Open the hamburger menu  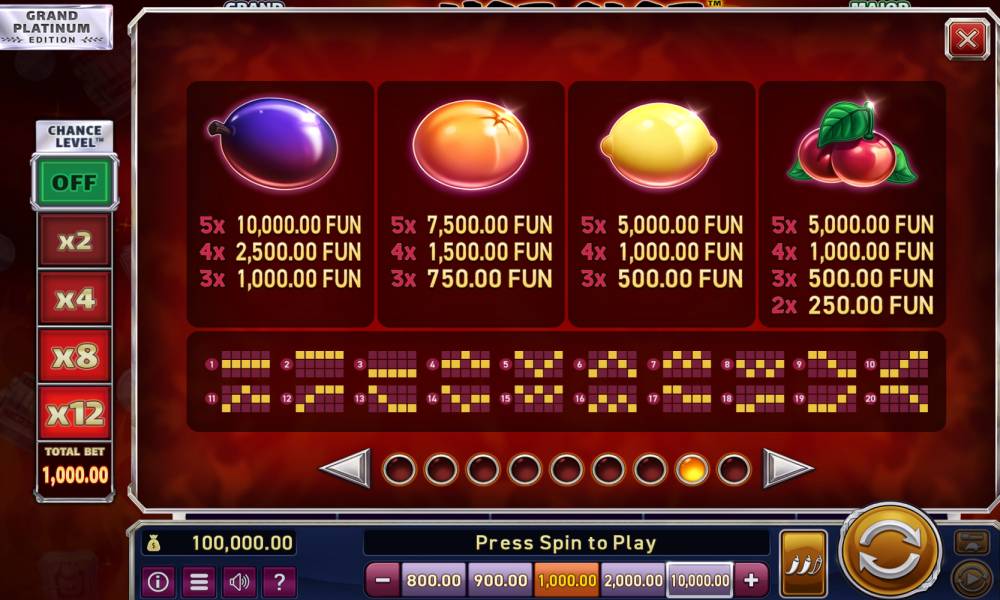pos(199,580)
